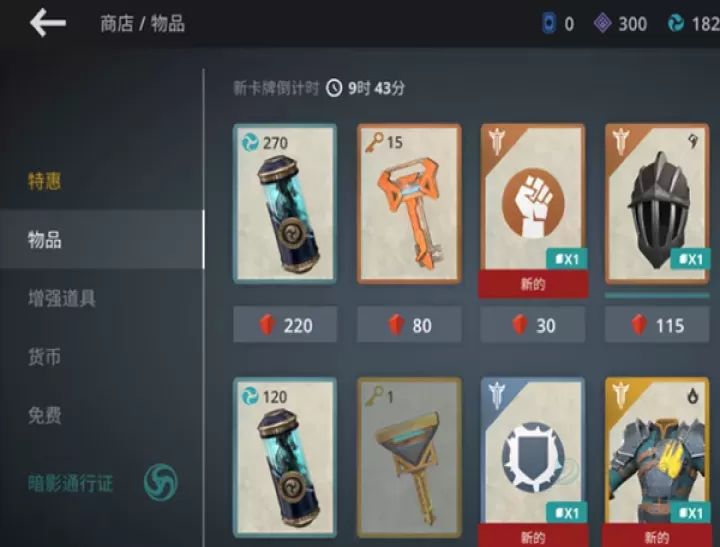Switch to the 增强道具 boosters category
Screen dimensions: 720x547
[x=62, y=298]
